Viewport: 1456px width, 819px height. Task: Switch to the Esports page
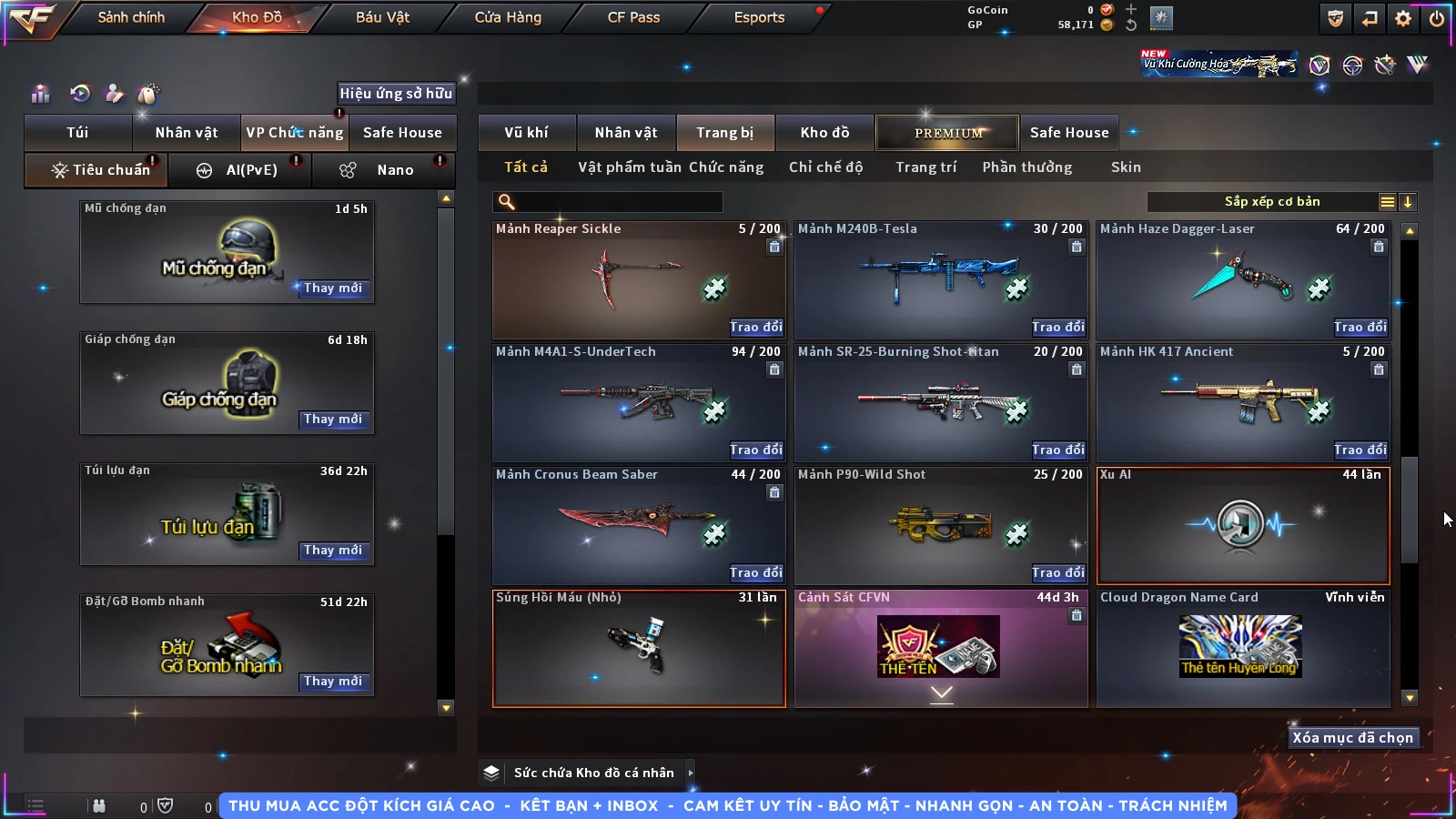tap(759, 17)
